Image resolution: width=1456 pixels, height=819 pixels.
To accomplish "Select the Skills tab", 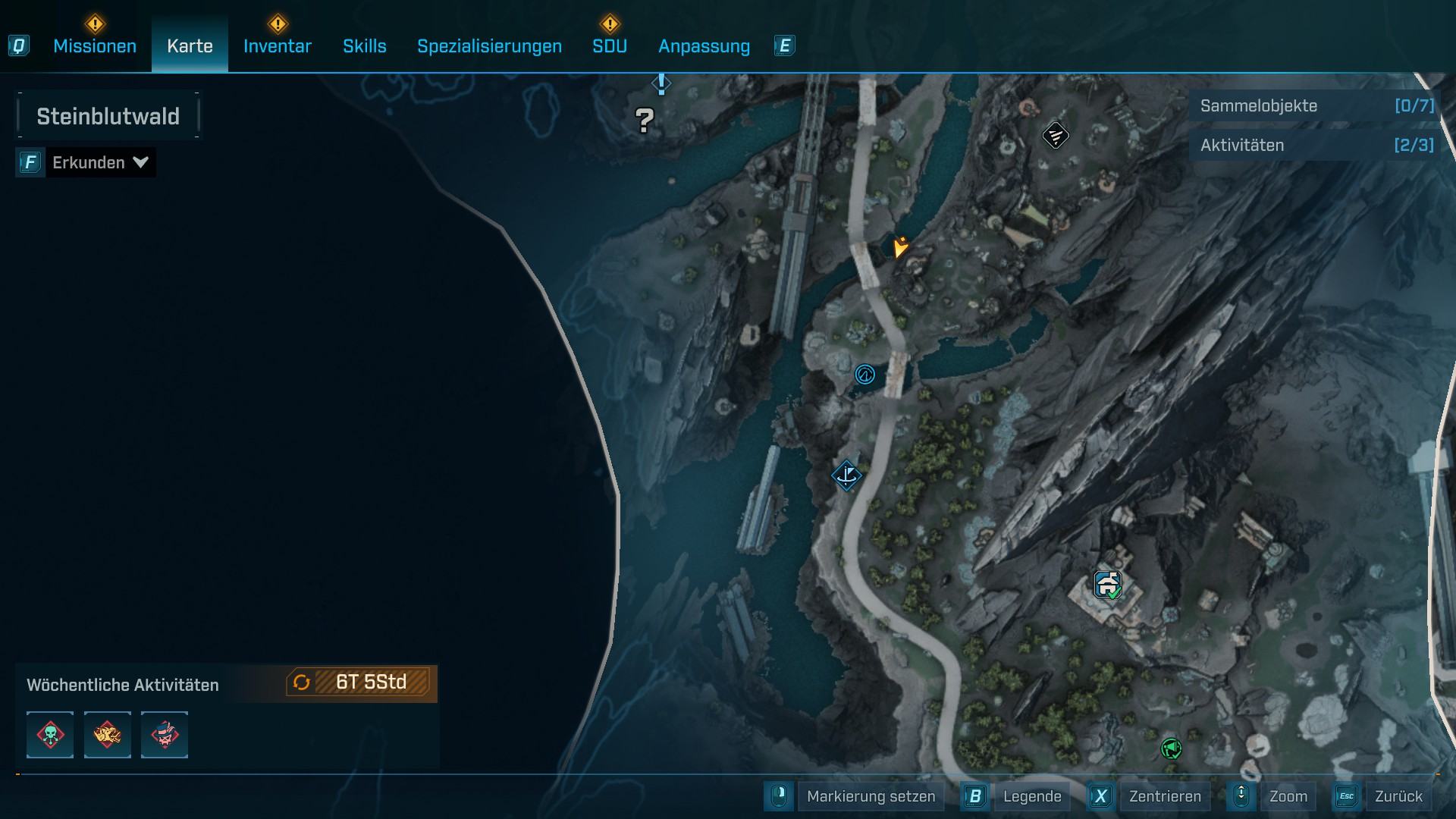I will (x=364, y=46).
